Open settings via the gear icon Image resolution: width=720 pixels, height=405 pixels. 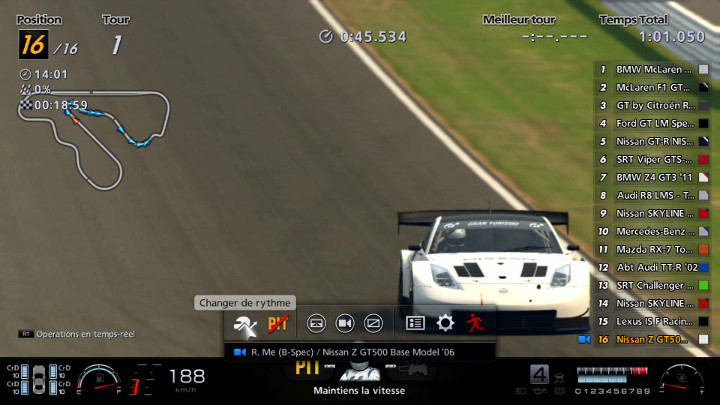[445, 323]
